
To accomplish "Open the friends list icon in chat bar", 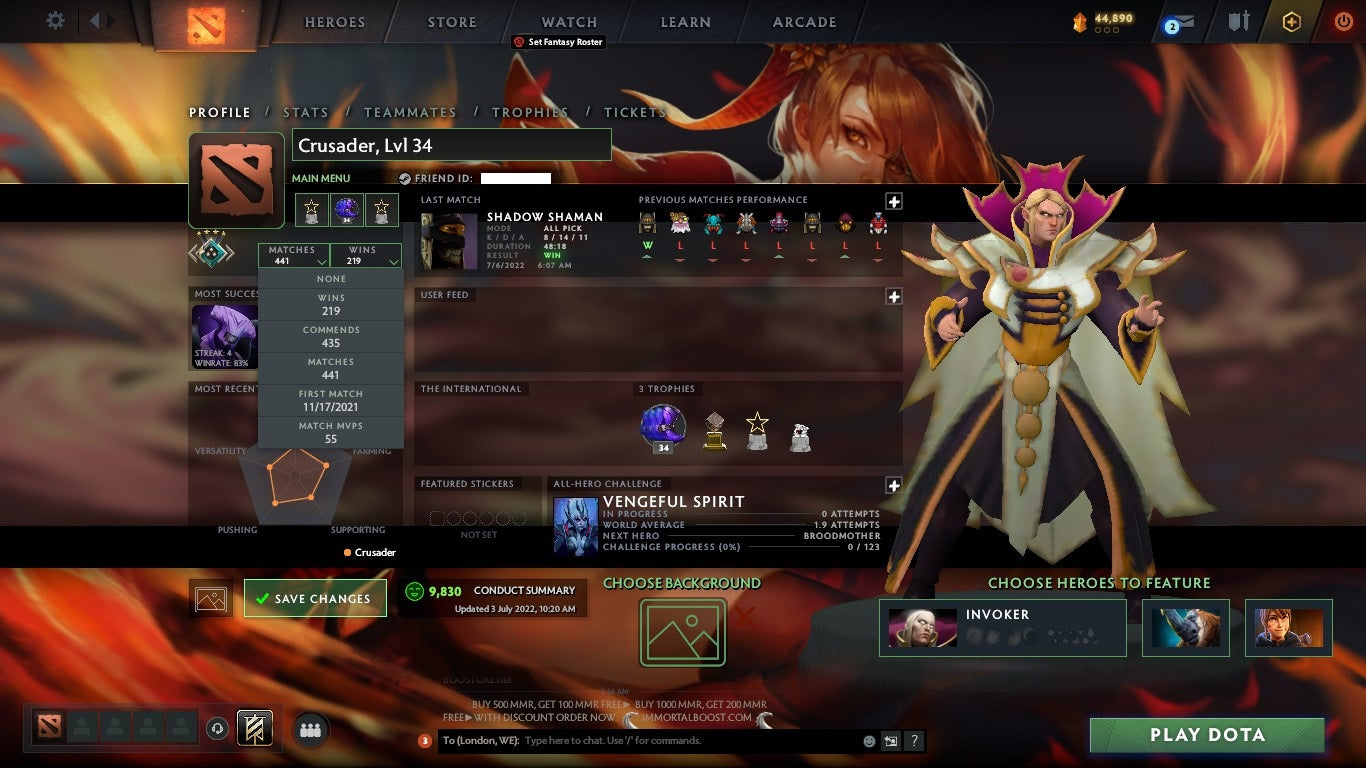I will click(x=310, y=730).
